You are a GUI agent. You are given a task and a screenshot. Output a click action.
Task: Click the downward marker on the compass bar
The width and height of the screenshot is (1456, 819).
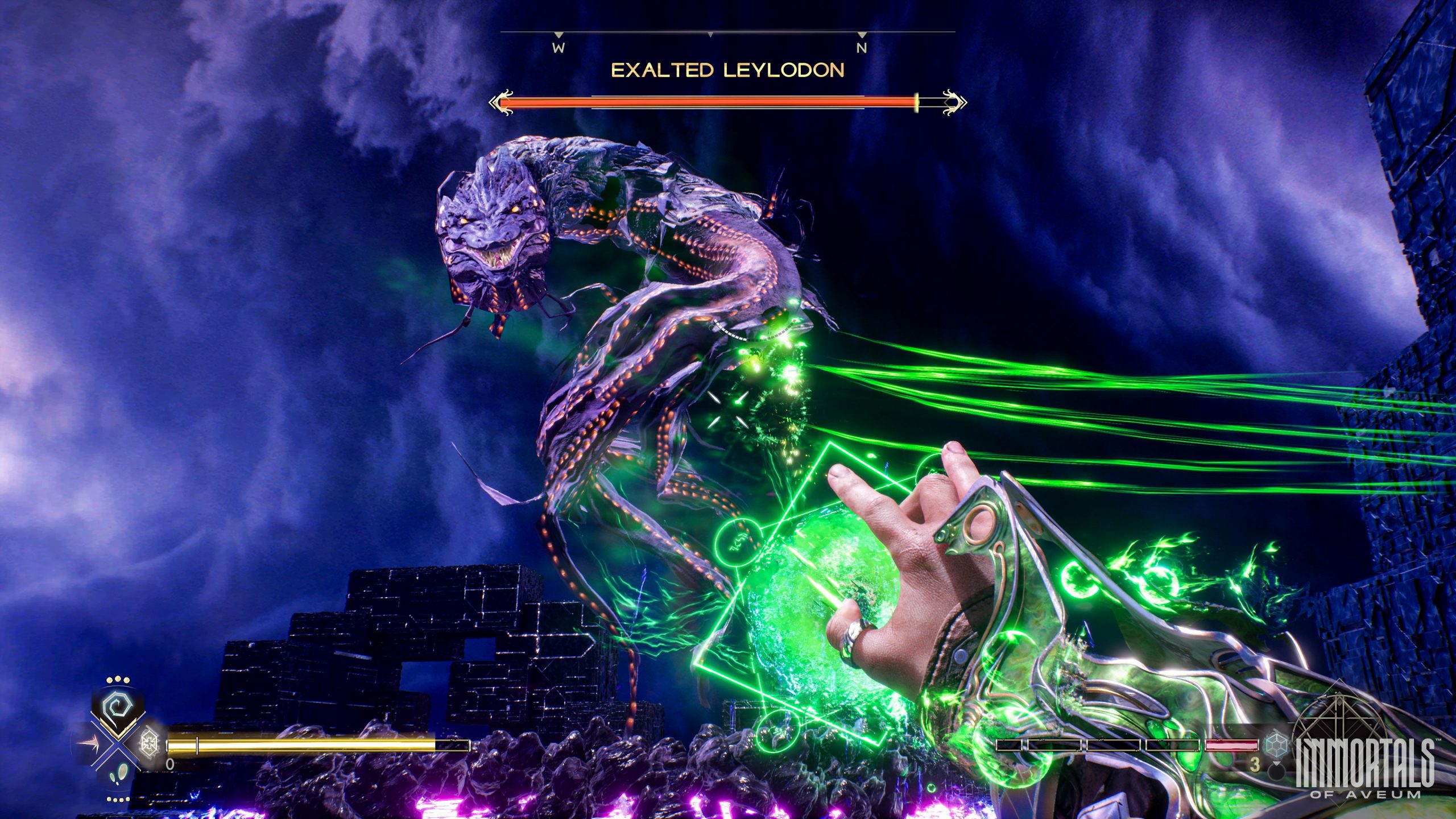tap(709, 35)
